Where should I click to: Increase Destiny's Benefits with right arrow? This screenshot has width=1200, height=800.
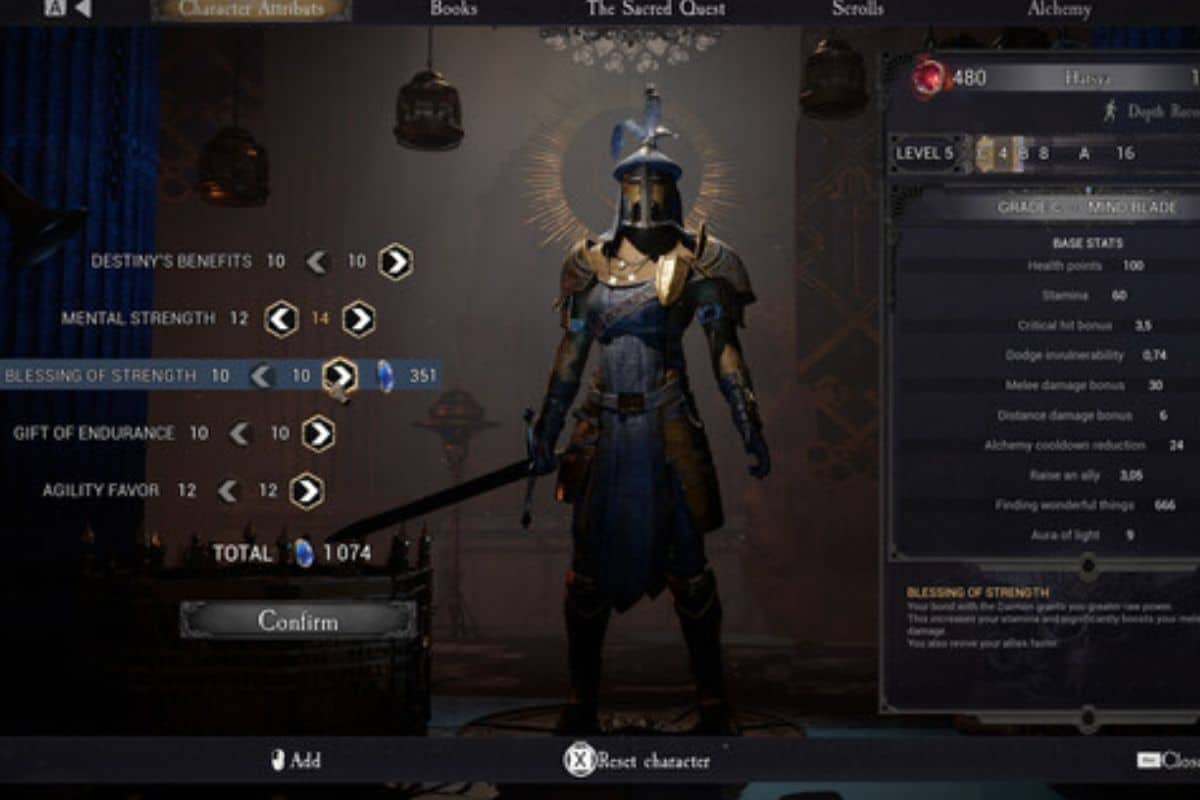pyautogui.click(x=396, y=262)
